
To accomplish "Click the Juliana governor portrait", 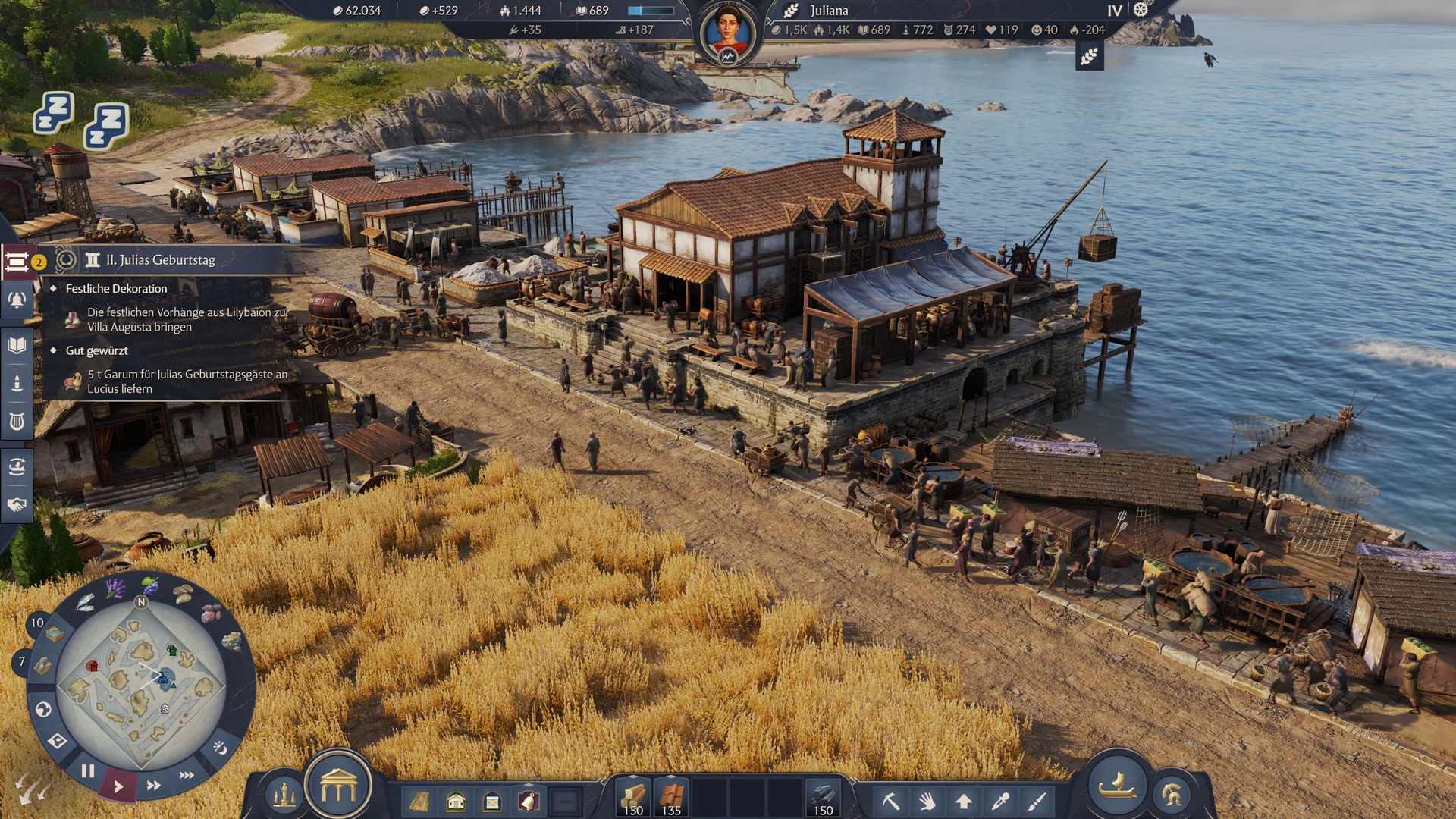I will coord(728,33).
